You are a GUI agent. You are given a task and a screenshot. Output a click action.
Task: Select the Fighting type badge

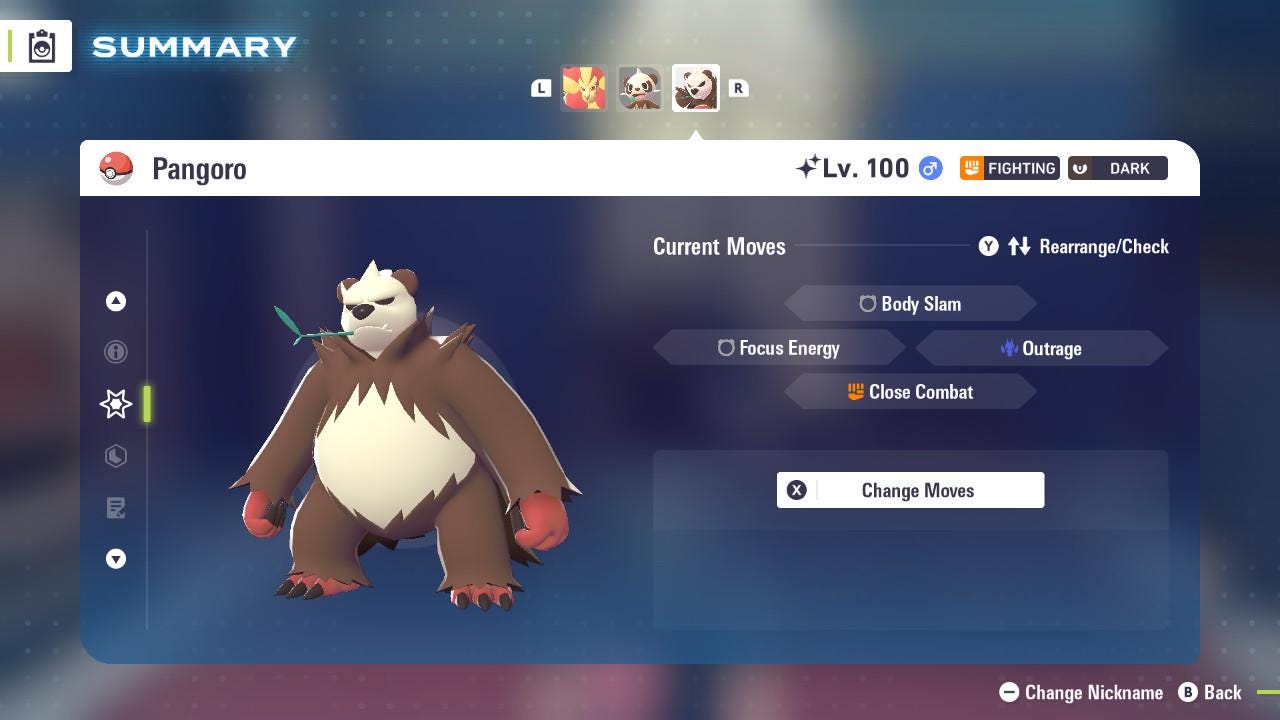pyautogui.click(x=1008, y=168)
